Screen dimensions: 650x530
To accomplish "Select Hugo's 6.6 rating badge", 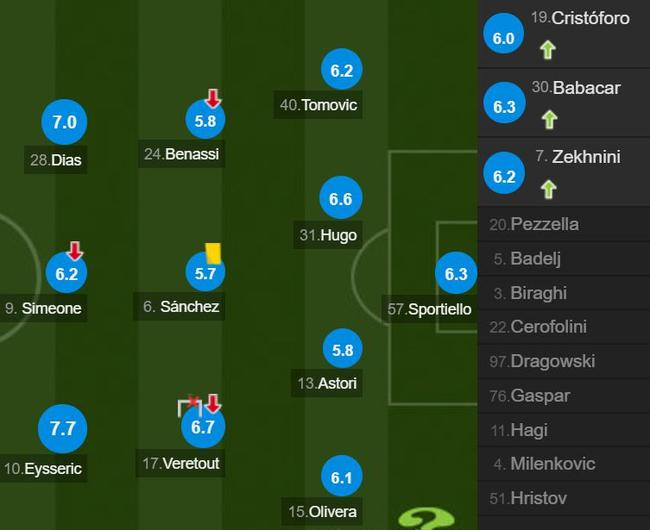I will [x=340, y=200].
